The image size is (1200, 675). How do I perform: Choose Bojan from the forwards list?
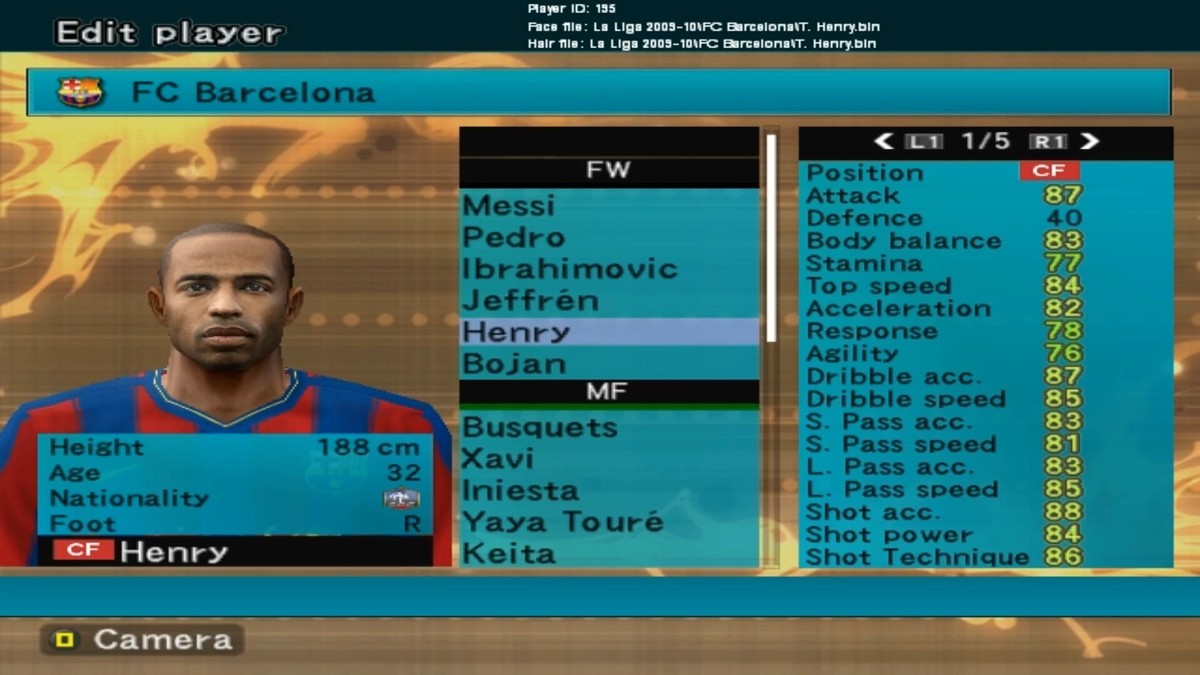pos(608,363)
